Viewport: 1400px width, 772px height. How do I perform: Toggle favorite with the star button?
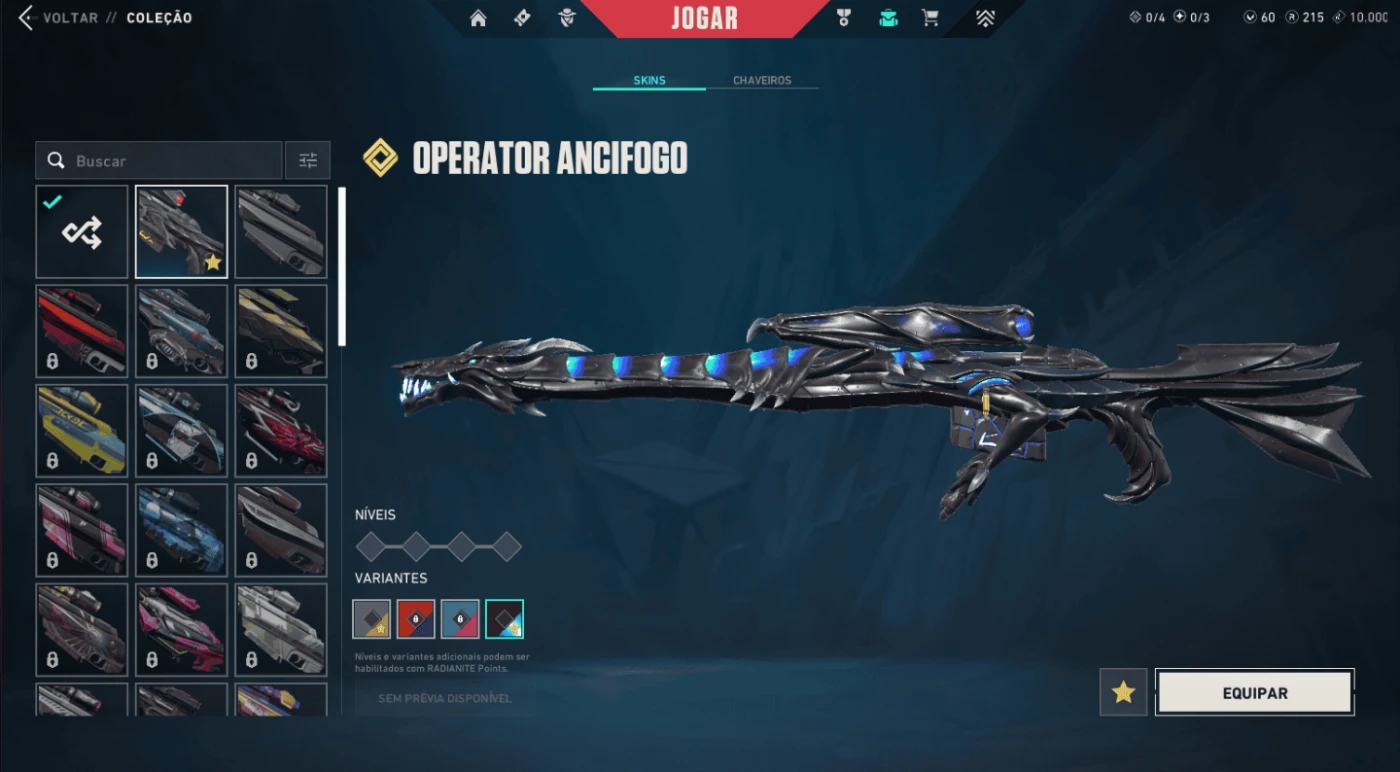click(1123, 692)
